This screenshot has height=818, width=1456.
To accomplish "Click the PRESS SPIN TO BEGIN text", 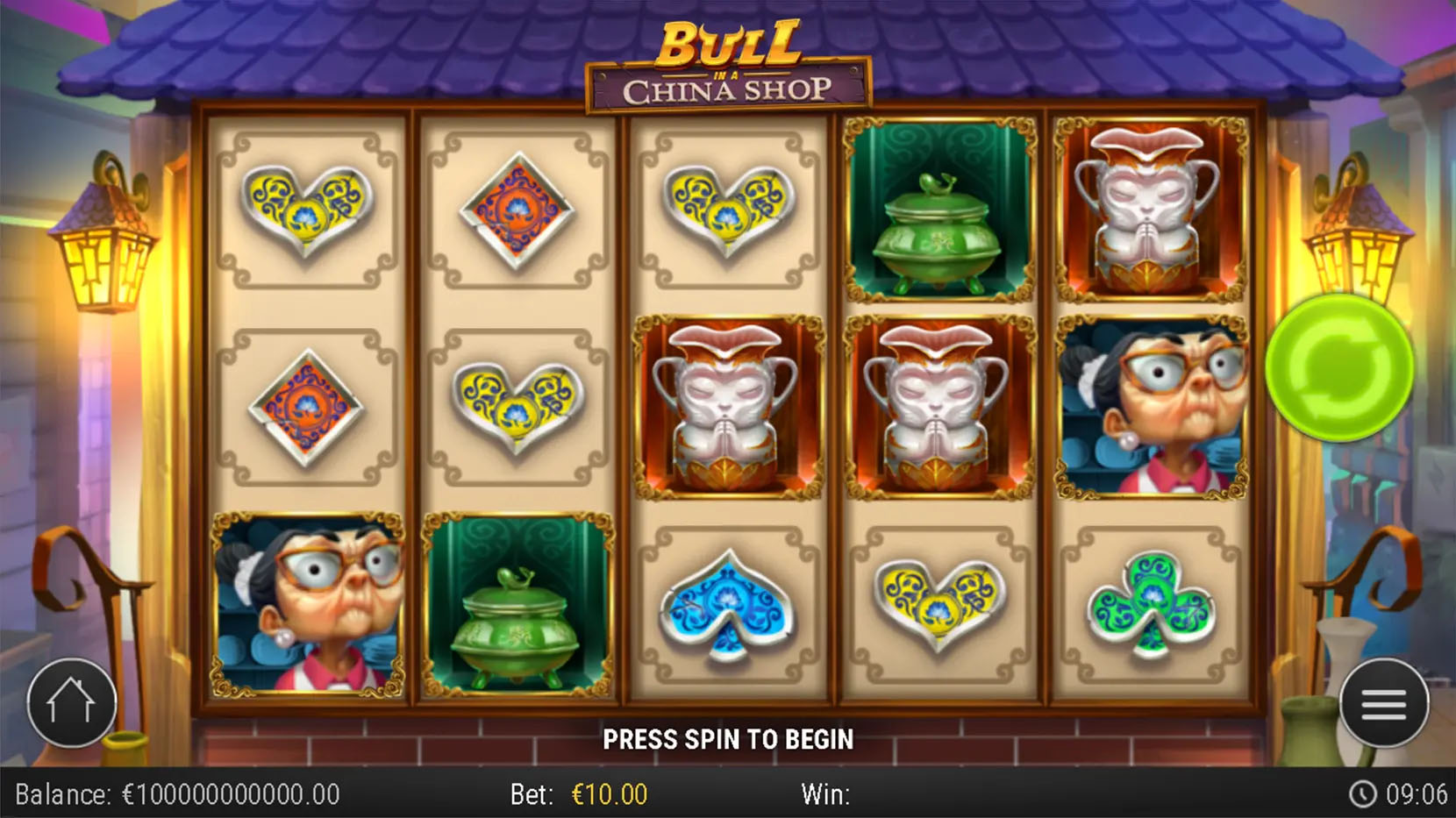I will pyautogui.click(x=728, y=739).
